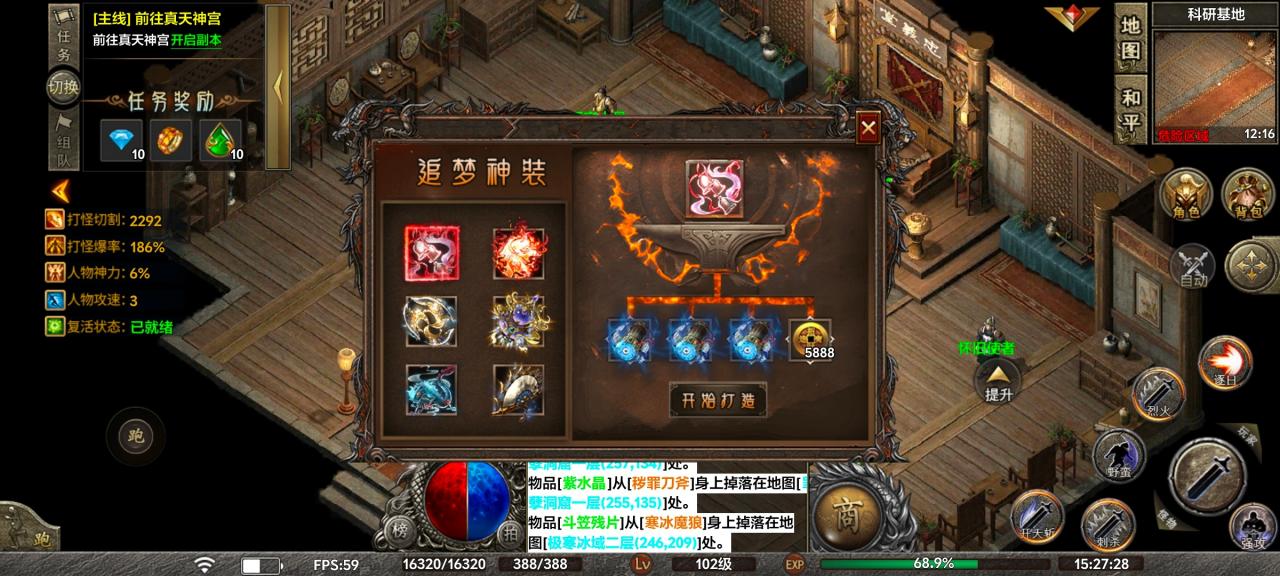This screenshot has width=1280, height=576.
Task: Close the 追梦神装 forging window
Action: point(868,128)
